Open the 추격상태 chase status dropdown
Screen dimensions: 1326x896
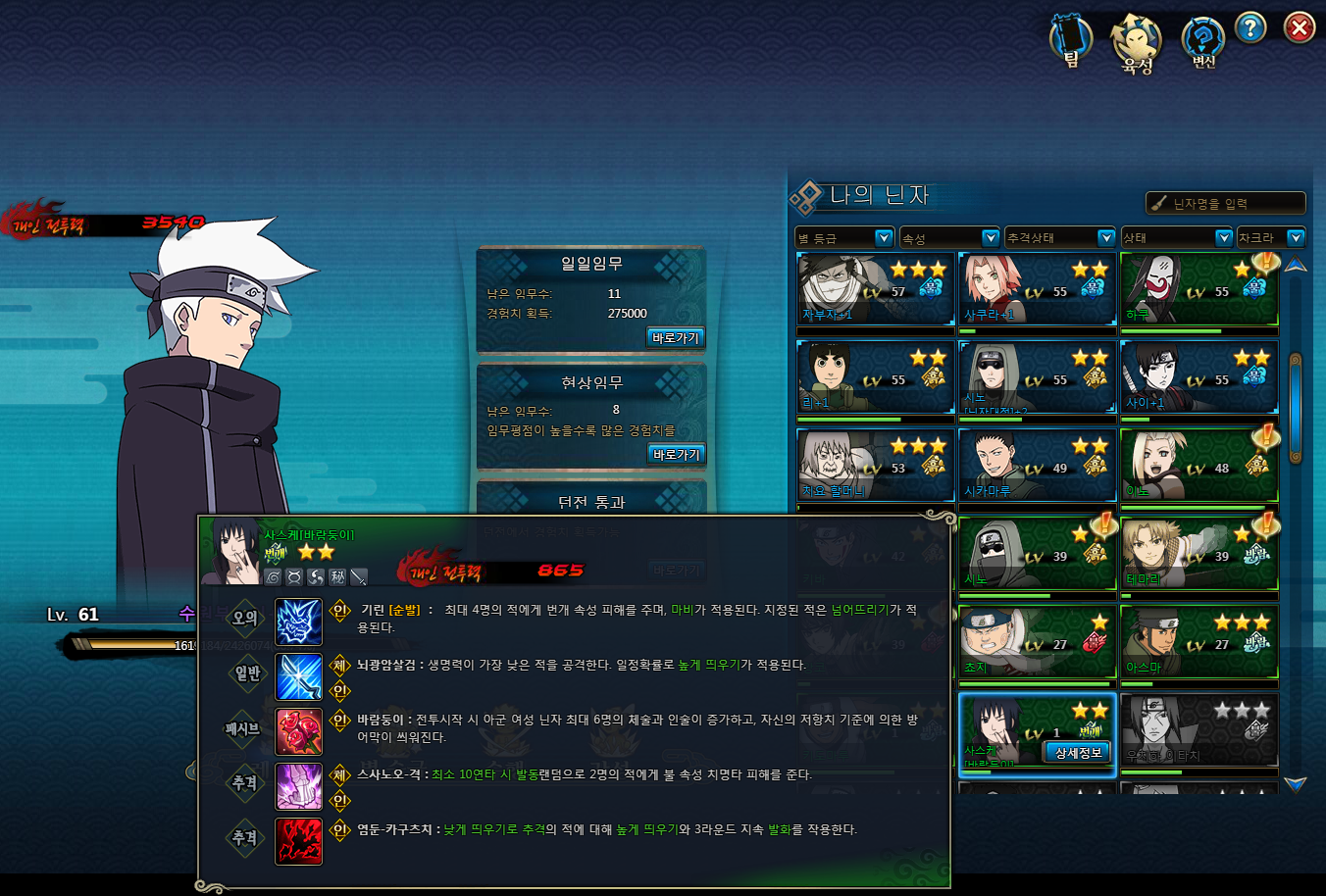1060,238
